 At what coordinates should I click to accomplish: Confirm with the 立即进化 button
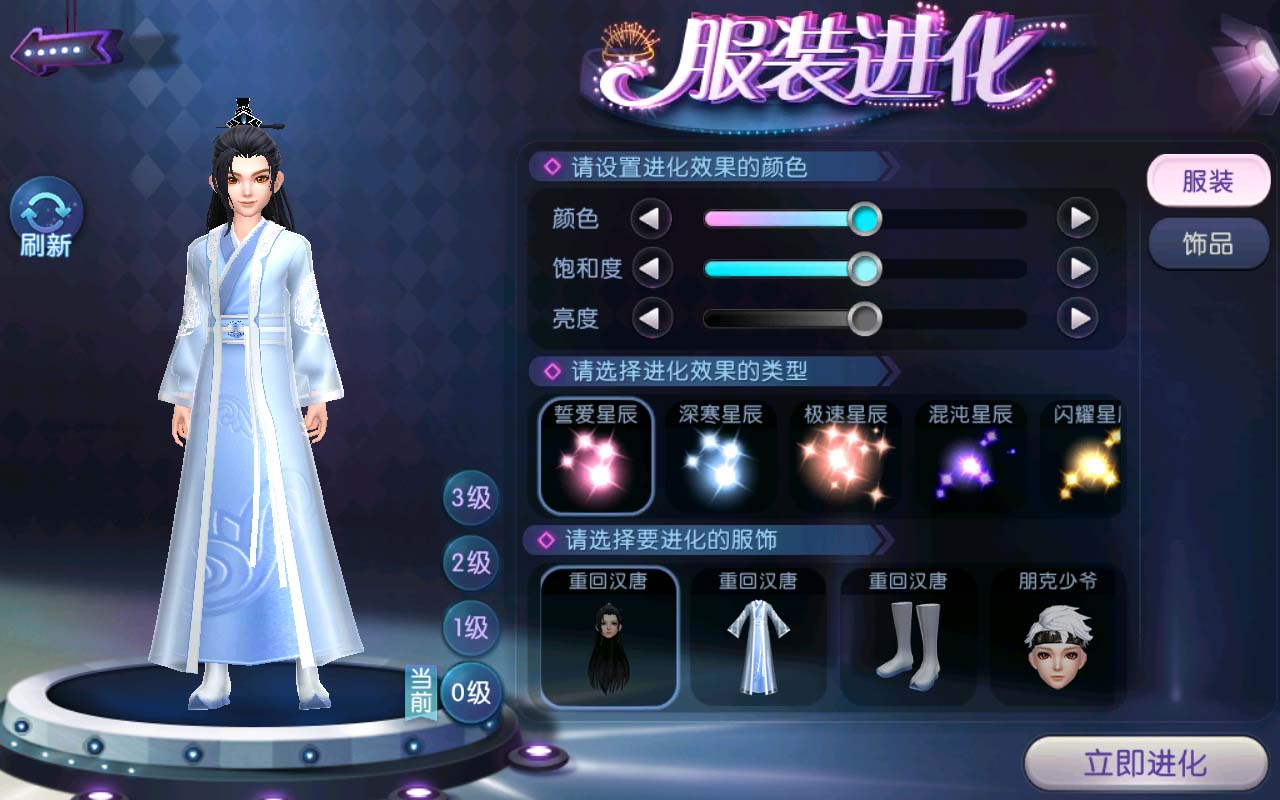pyautogui.click(x=1146, y=765)
